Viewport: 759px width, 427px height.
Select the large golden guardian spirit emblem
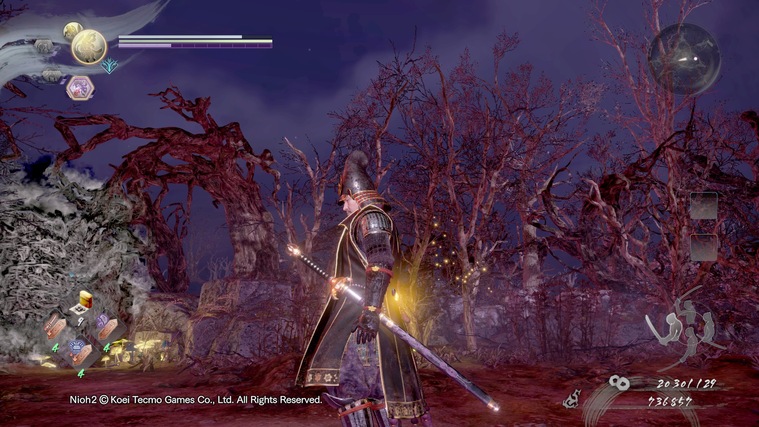pos(89,45)
